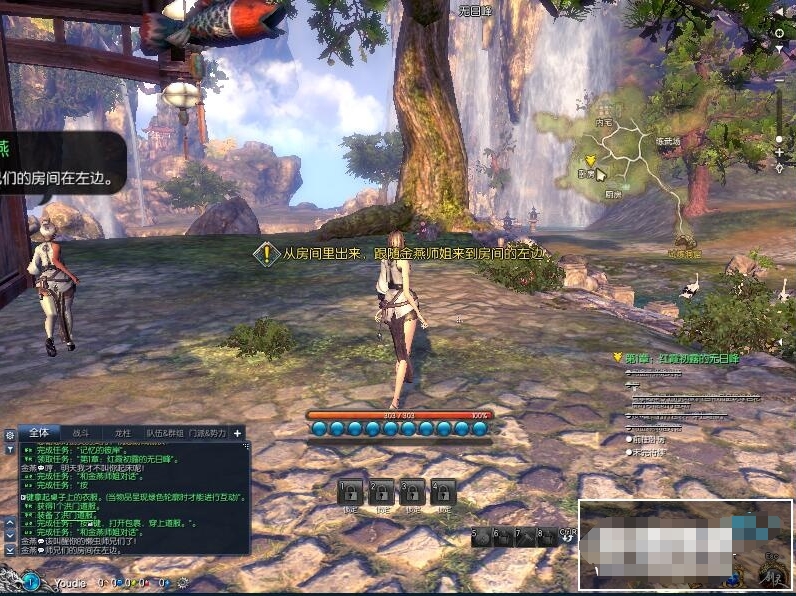Click the chat filter funnel icon
This screenshot has height=596, width=796.
coord(10,450)
